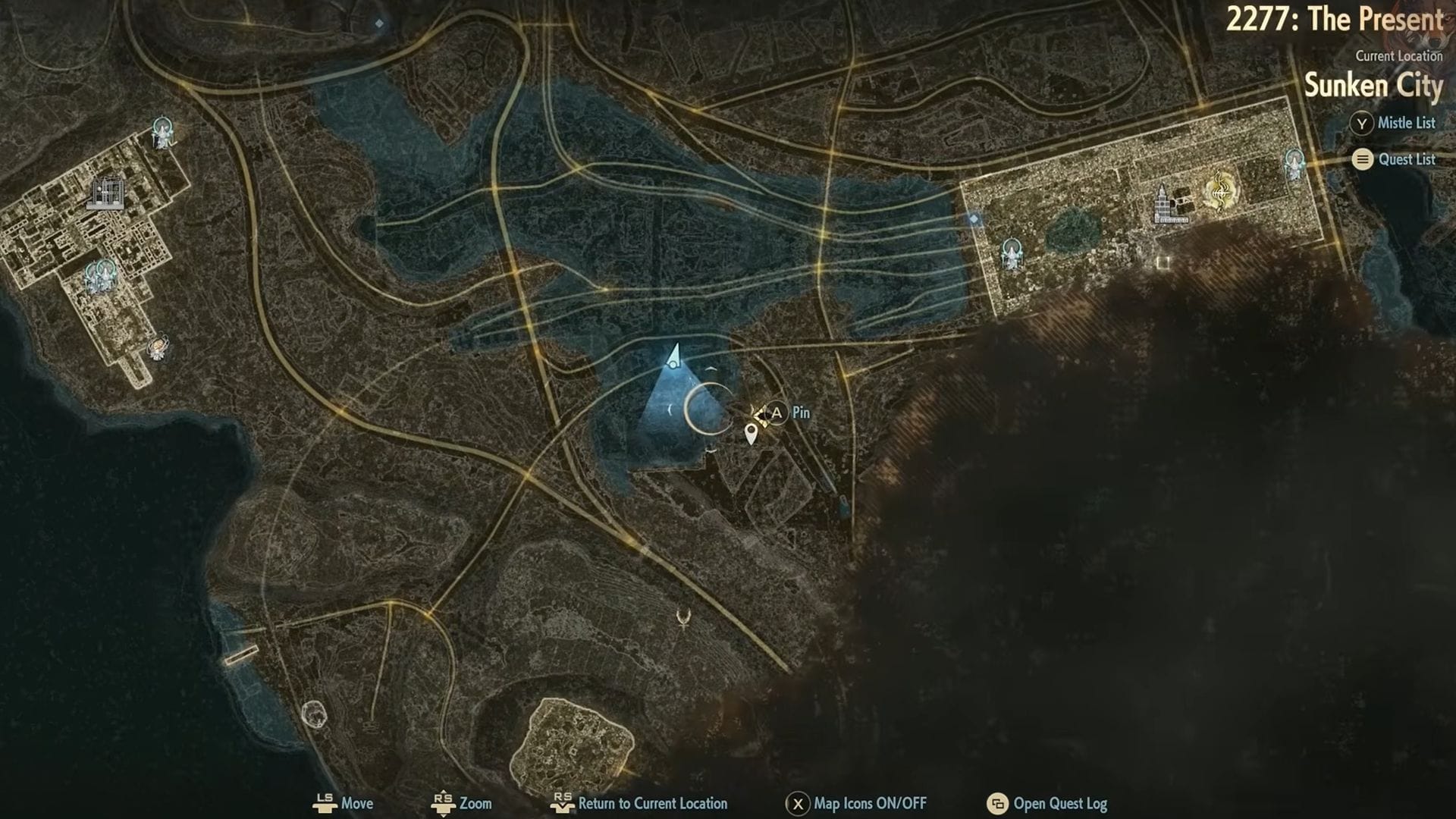The image size is (1456, 819).
Task: Click the gold spiral emblem marker in the eastern city
Action: (1220, 192)
